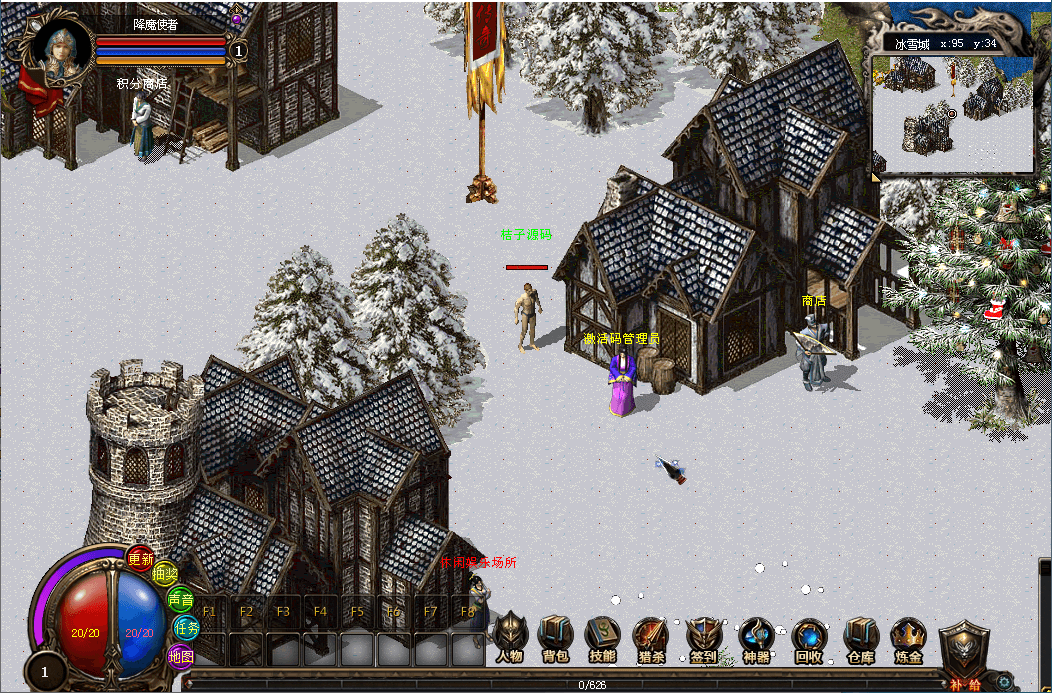
Task: Open the 仓库 warehouse storage
Action: pyautogui.click(x=860, y=638)
